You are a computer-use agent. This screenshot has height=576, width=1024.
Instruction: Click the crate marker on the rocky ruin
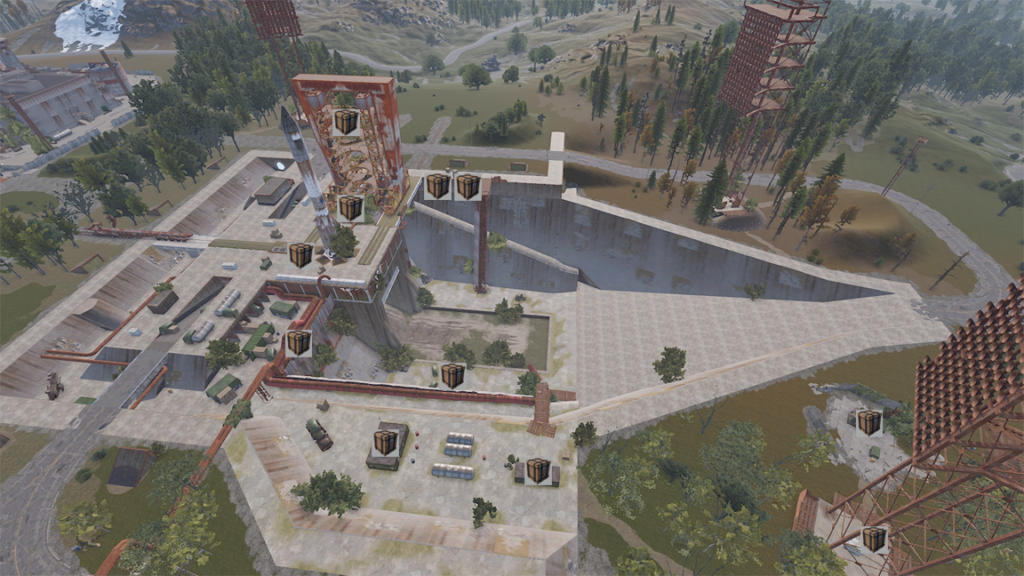(869, 422)
